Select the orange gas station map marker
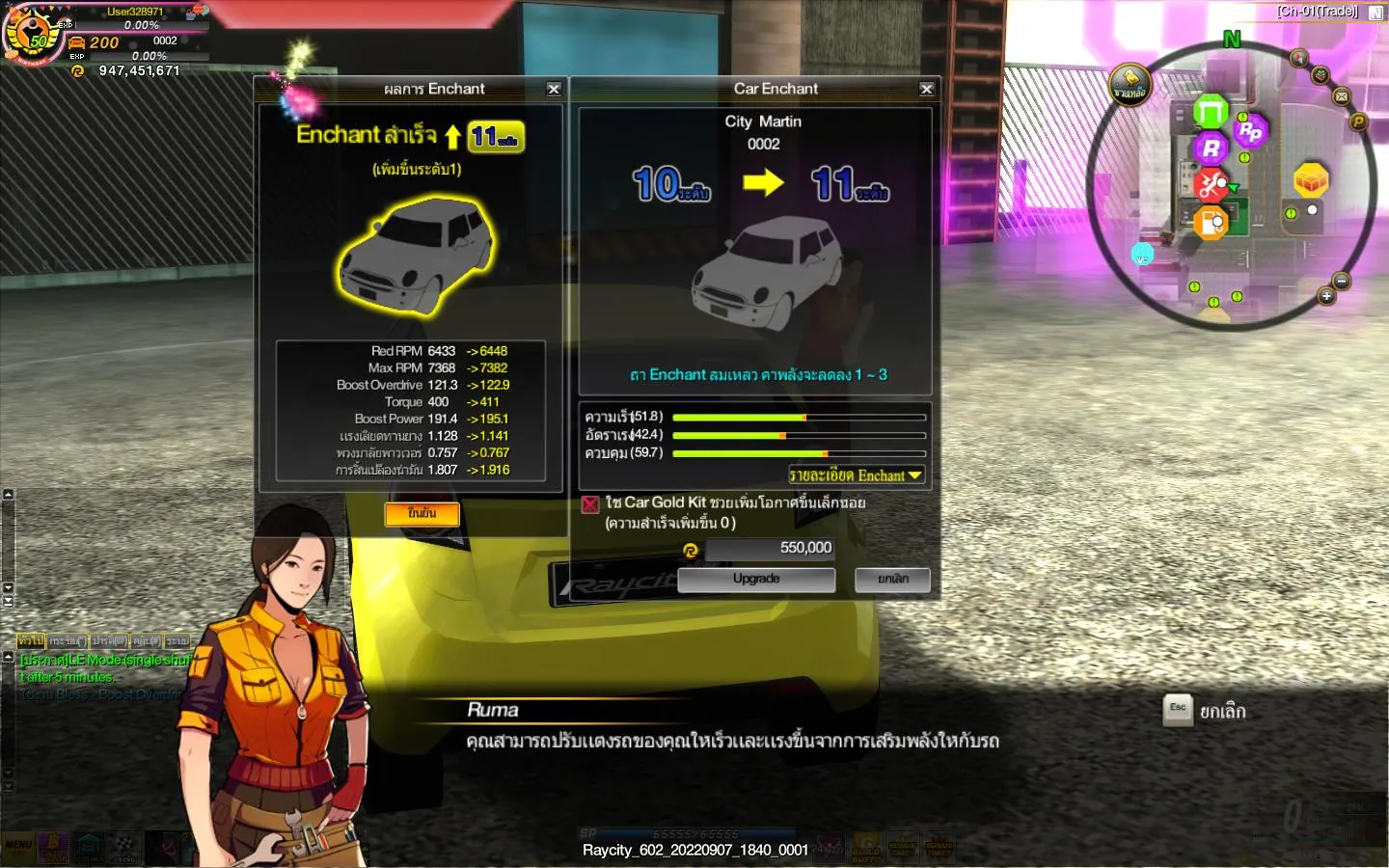 pyautogui.click(x=1210, y=224)
